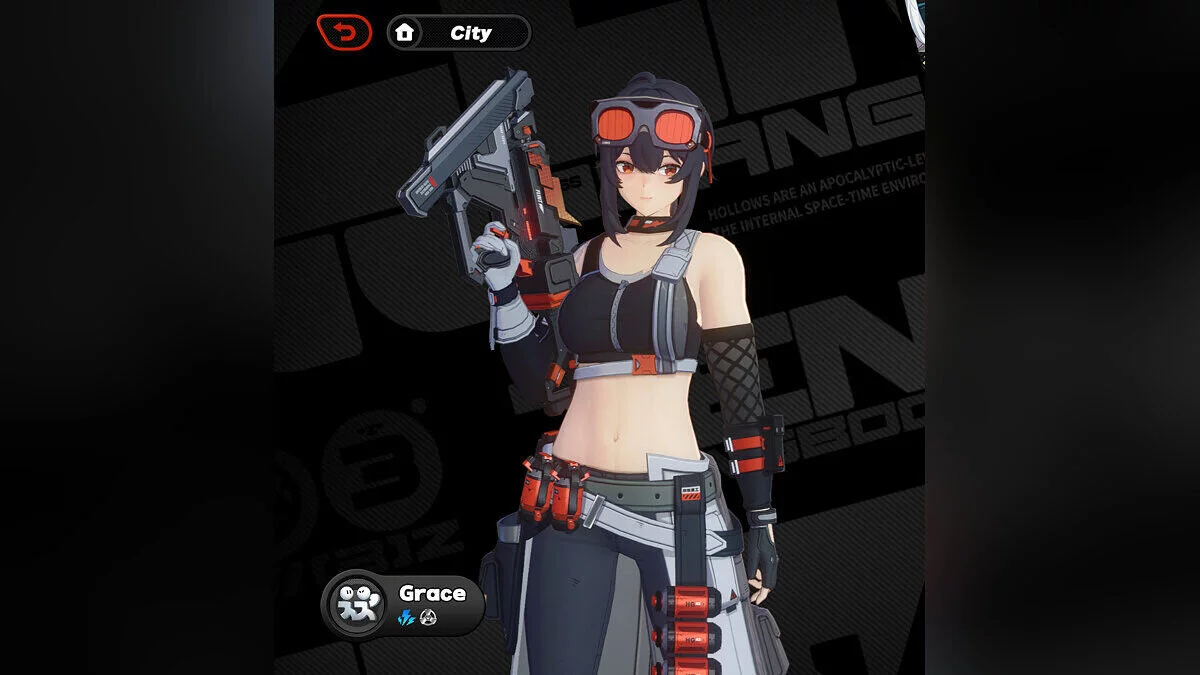Click the red back arrow button
The width and height of the screenshot is (1200, 675).
[344, 33]
